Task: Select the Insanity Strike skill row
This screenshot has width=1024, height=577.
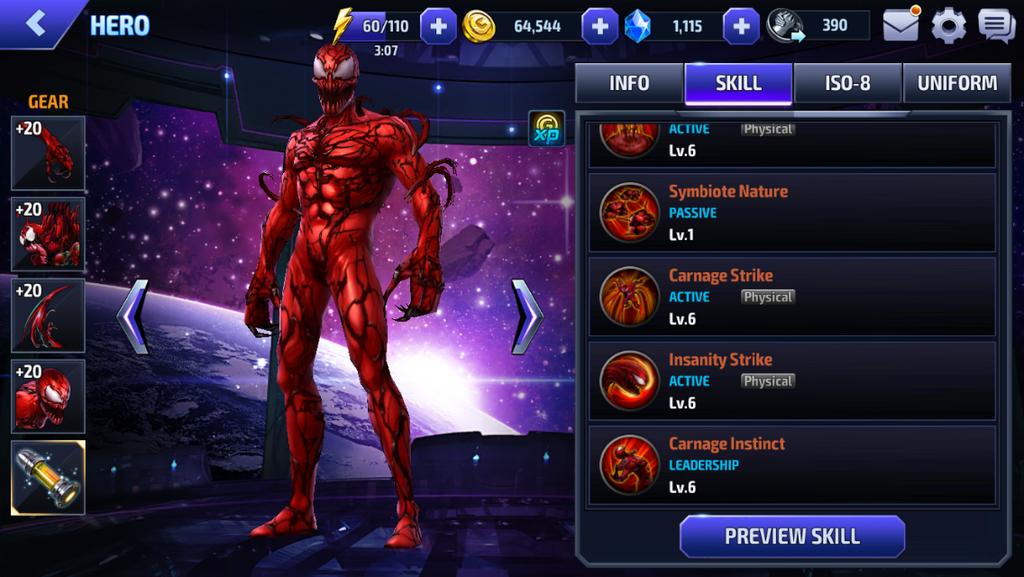Action: 792,380
